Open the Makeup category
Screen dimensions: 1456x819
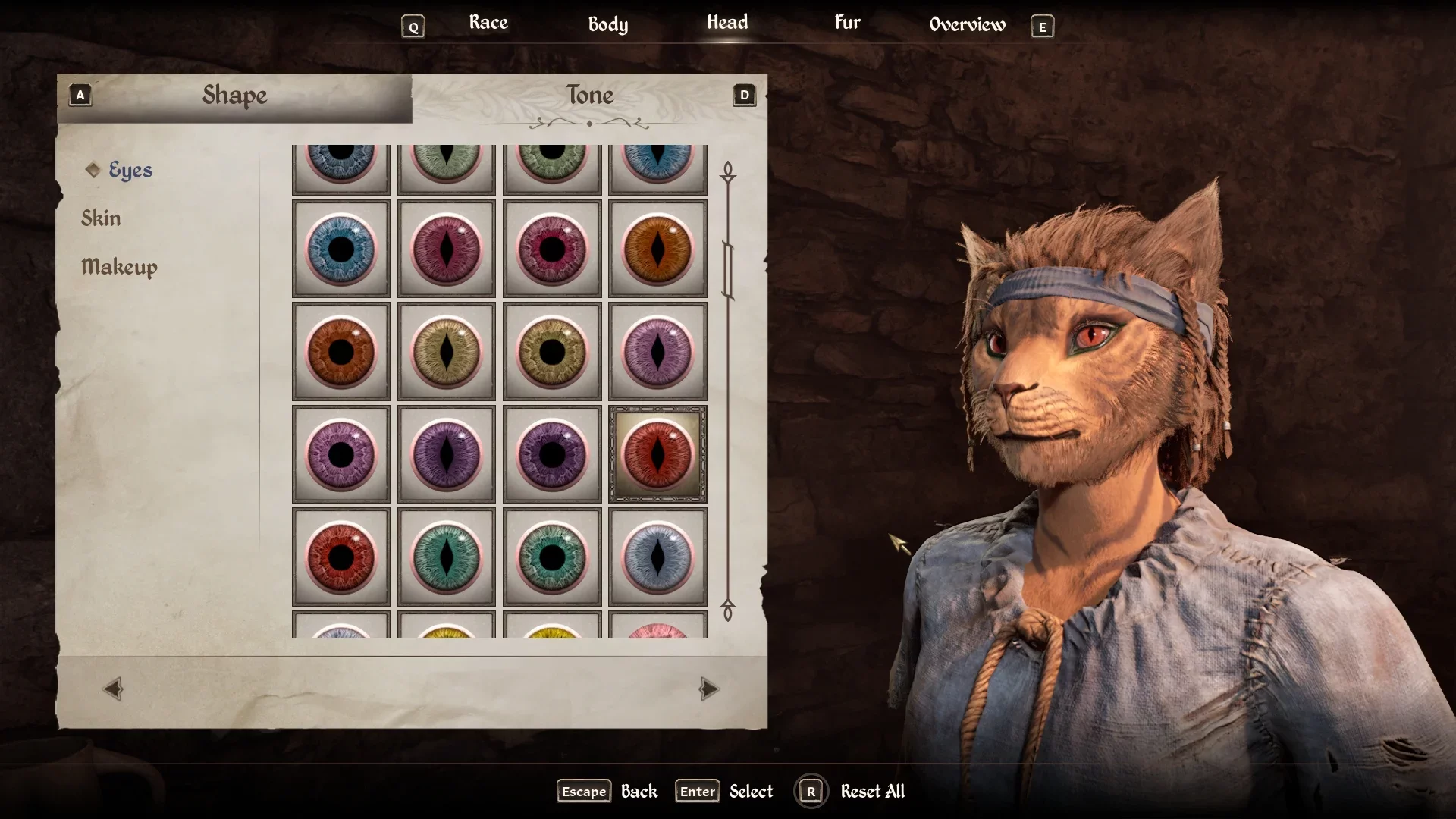coord(119,267)
